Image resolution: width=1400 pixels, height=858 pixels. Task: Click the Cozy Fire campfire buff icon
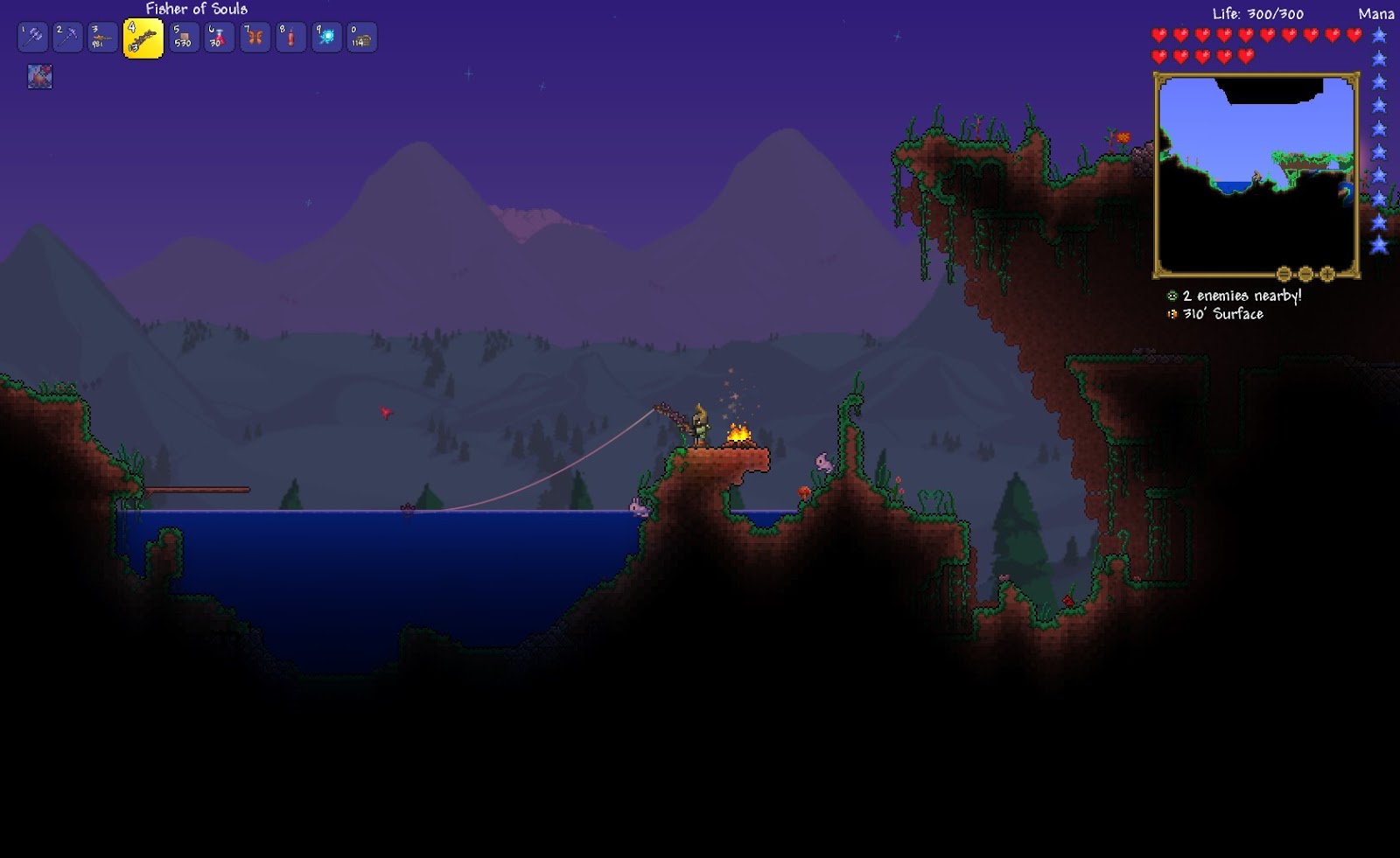click(39, 77)
